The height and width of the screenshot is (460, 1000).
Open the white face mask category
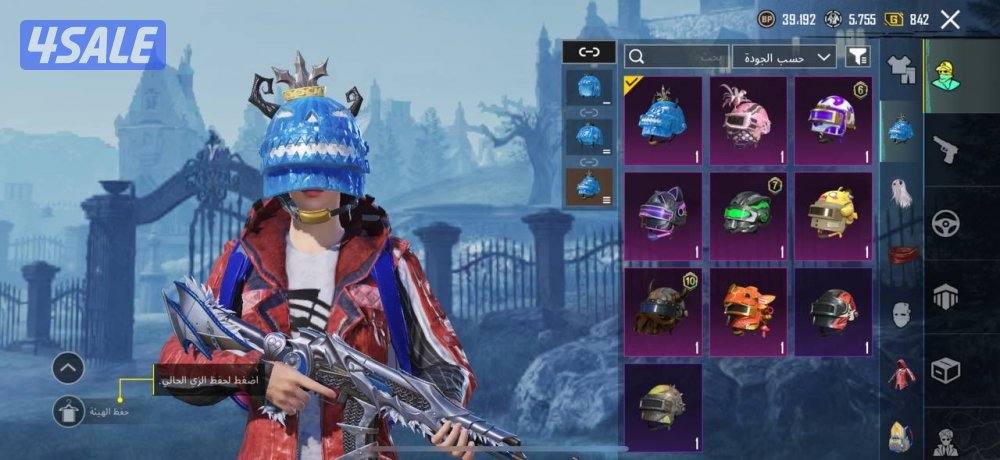point(901,312)
